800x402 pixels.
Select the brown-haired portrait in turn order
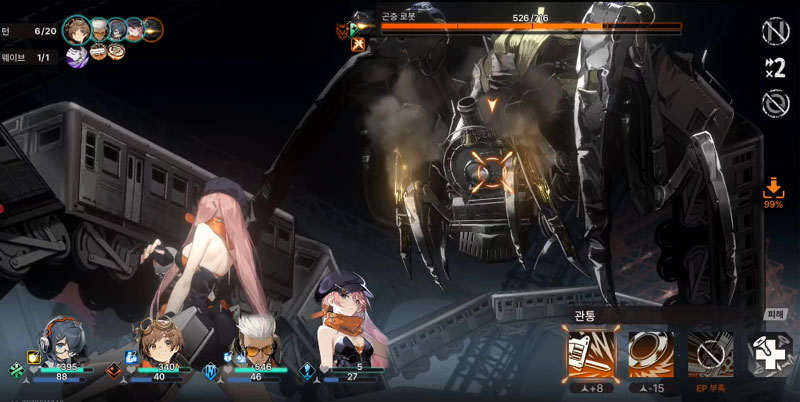pyautogui.click(x=77, y=29)
